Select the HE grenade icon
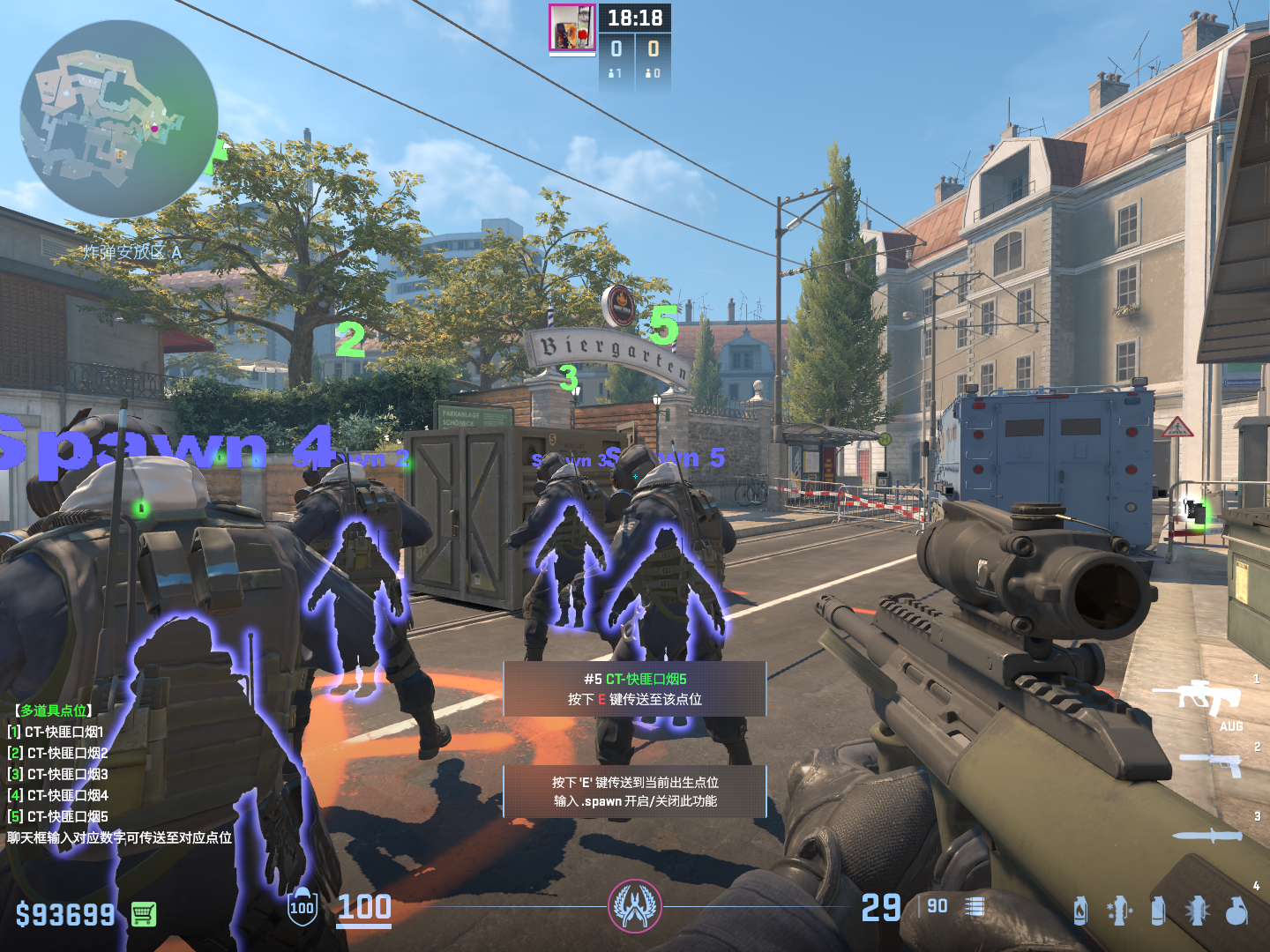 pos(1236,911)
